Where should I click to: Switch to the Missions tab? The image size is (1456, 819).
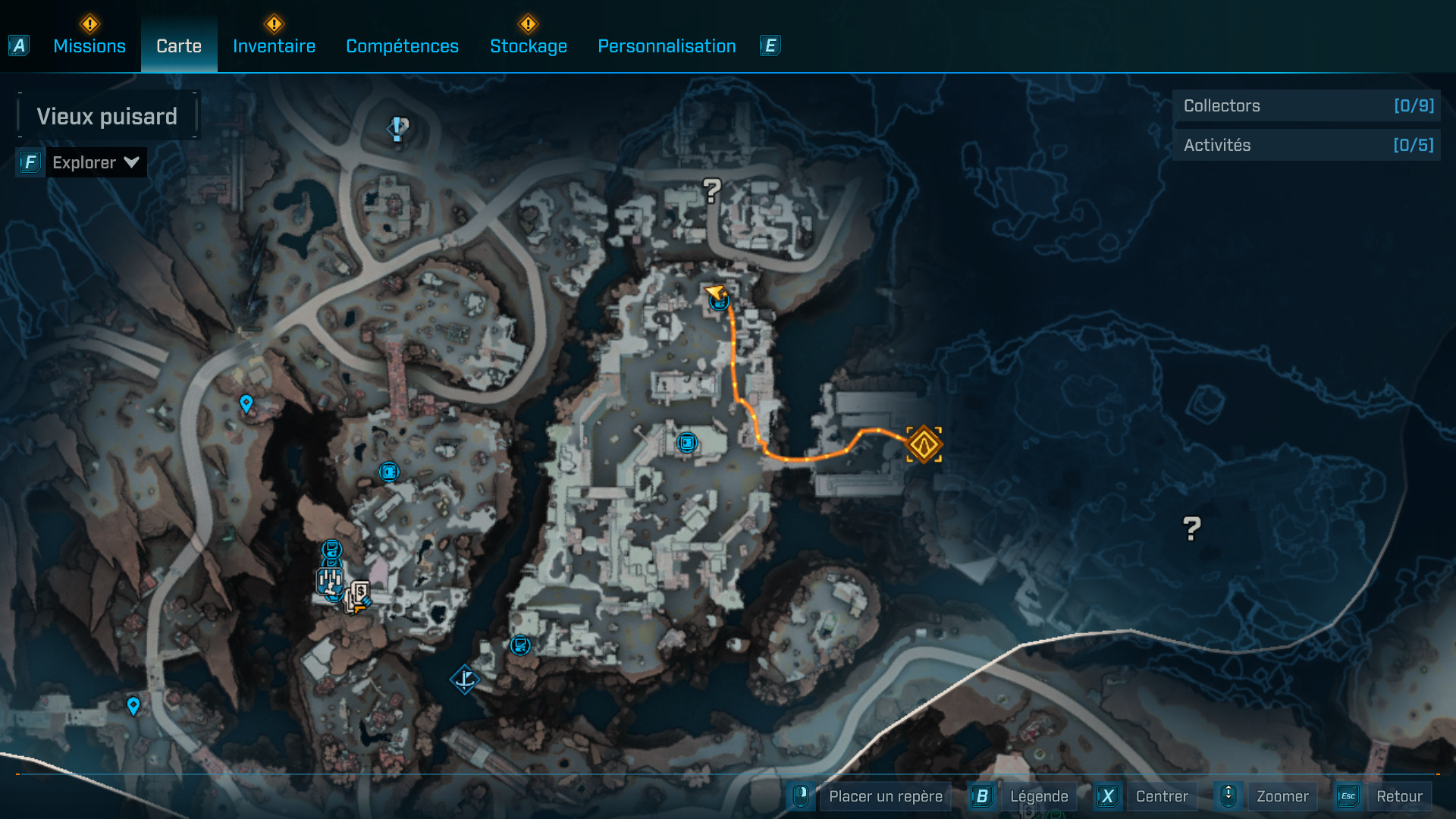[x=89, y=45]
